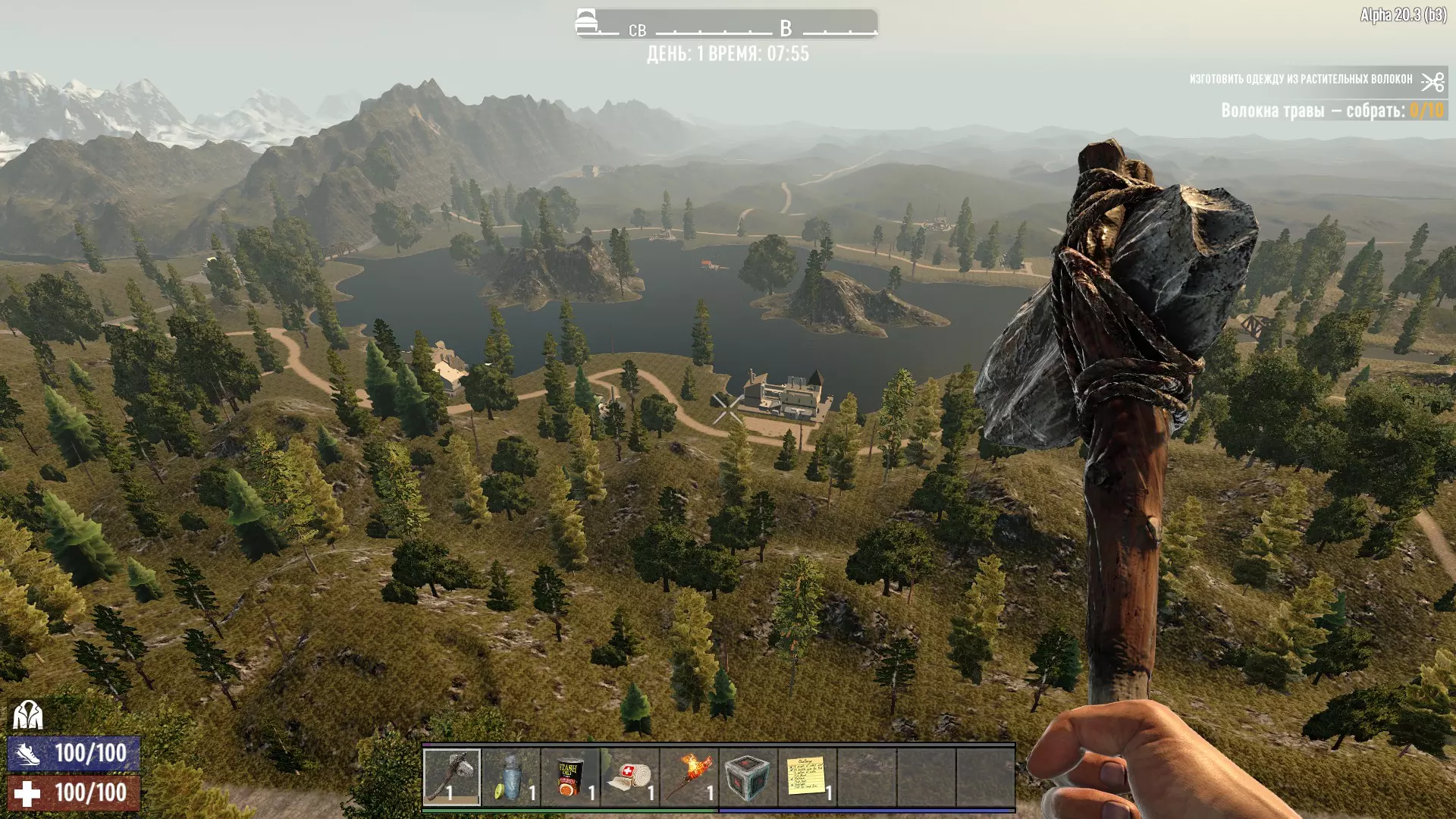Image resolution: width=1456 pixels, height=819 pixels.
Task: Select the land claim block slot
Action: click(x=748, y=777)
